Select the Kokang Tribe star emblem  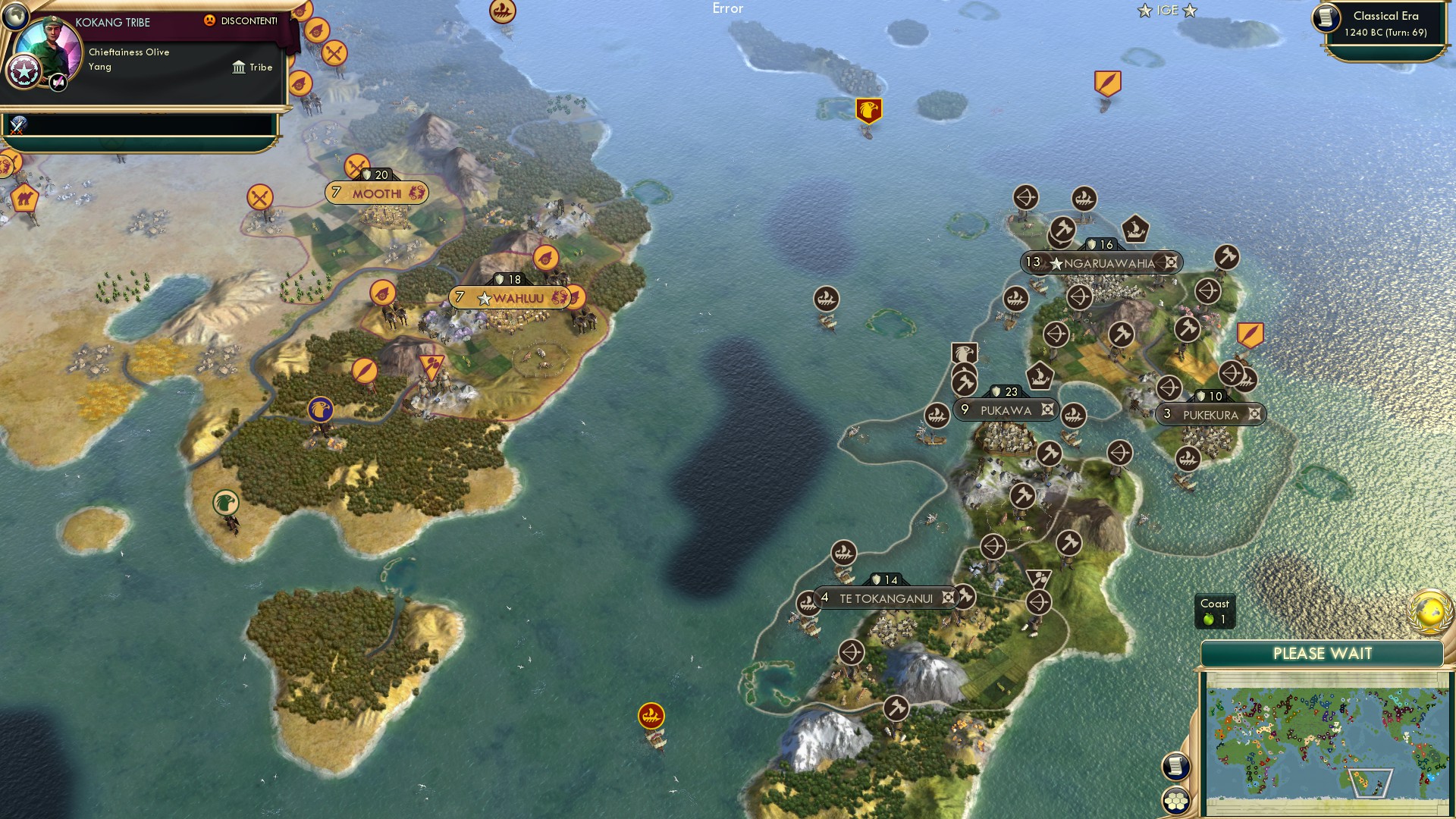[x=24, y=71]
